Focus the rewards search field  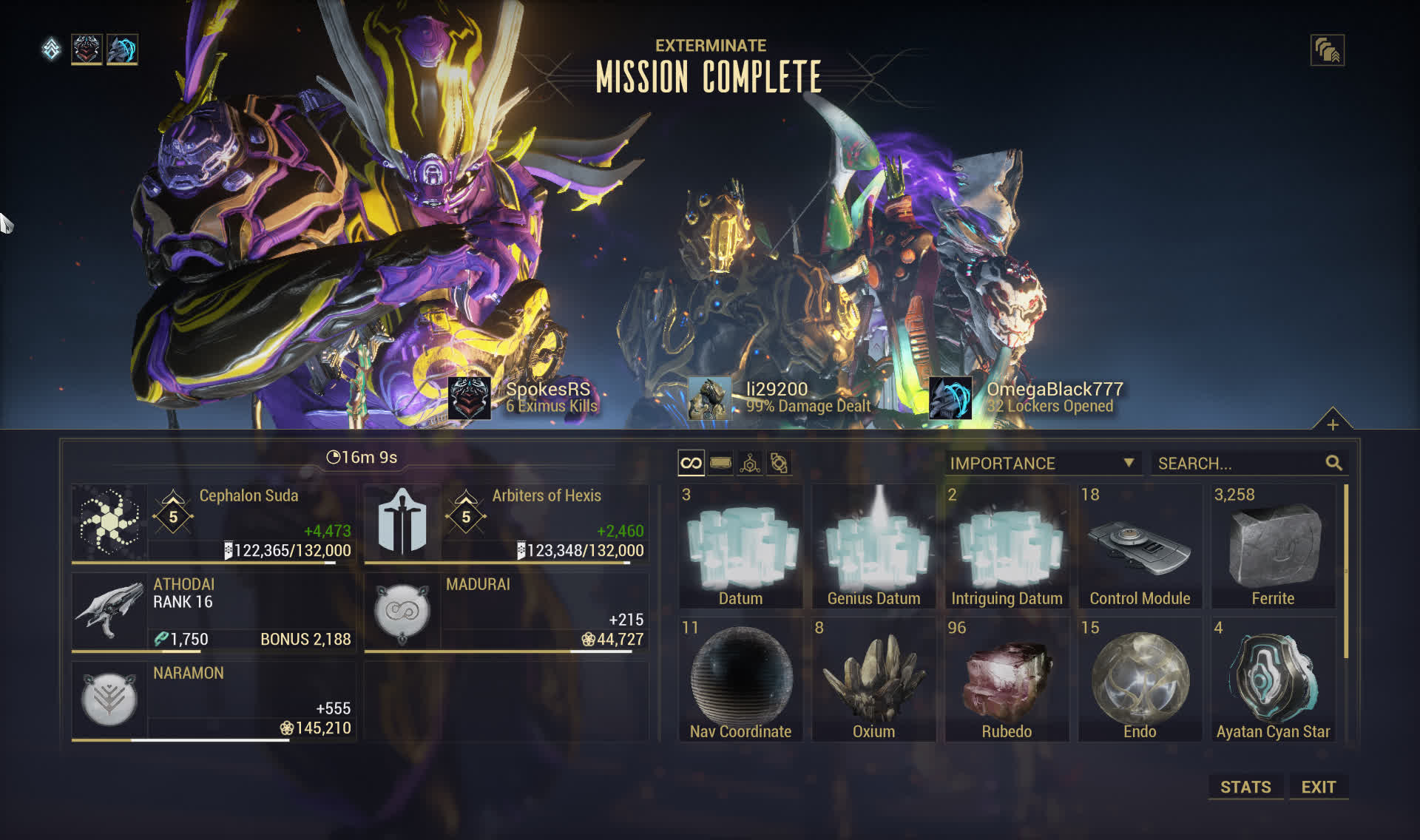pyautogui.click(x=1240, y=464)
